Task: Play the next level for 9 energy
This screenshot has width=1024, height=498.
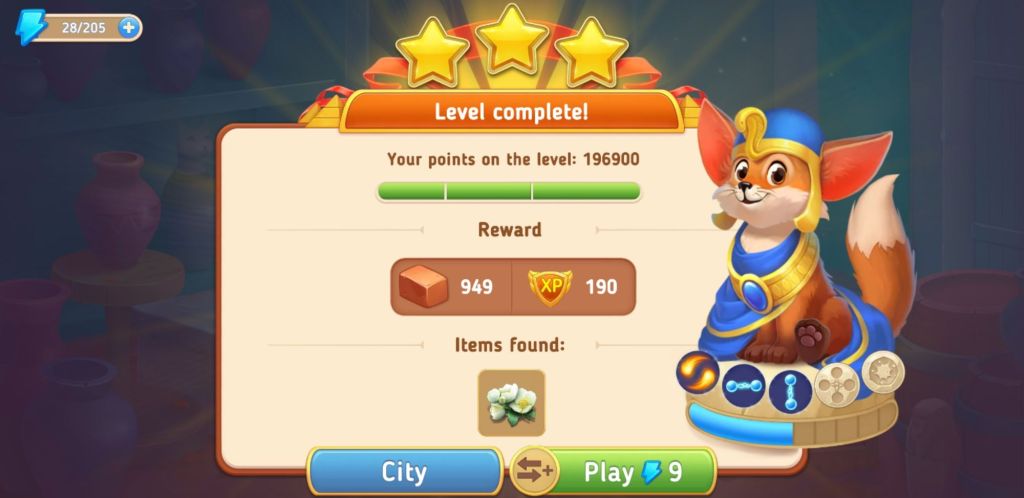Action: (x=633, y=471)
